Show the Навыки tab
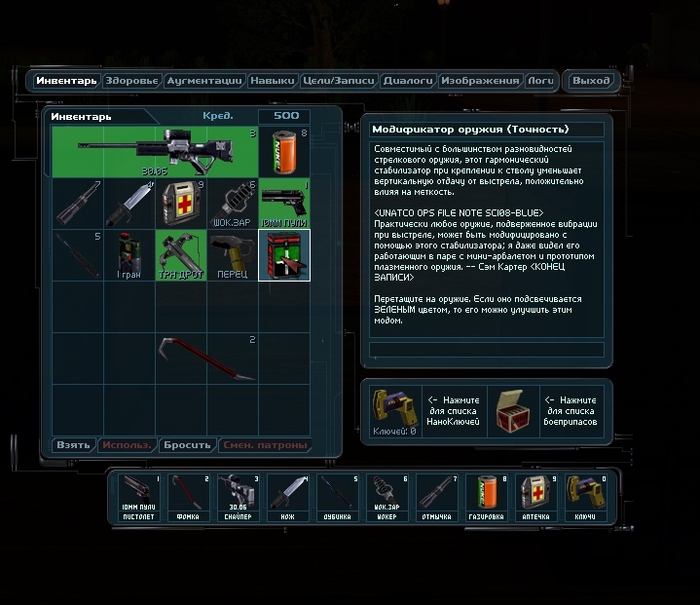Viewport: 700px width, 605px height. point(272,81)
